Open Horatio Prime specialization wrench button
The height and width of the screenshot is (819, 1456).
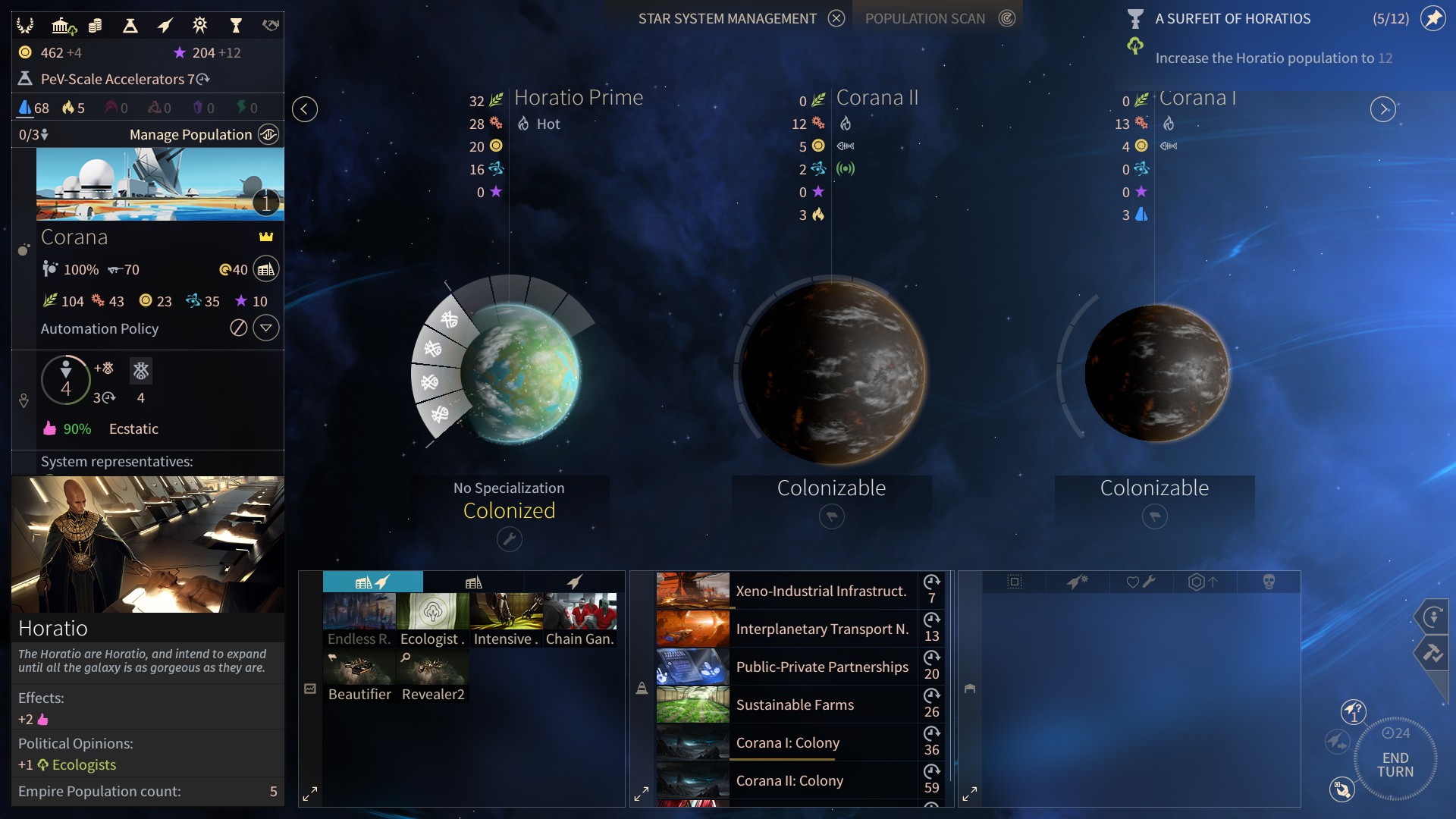(x=509, y=539)
